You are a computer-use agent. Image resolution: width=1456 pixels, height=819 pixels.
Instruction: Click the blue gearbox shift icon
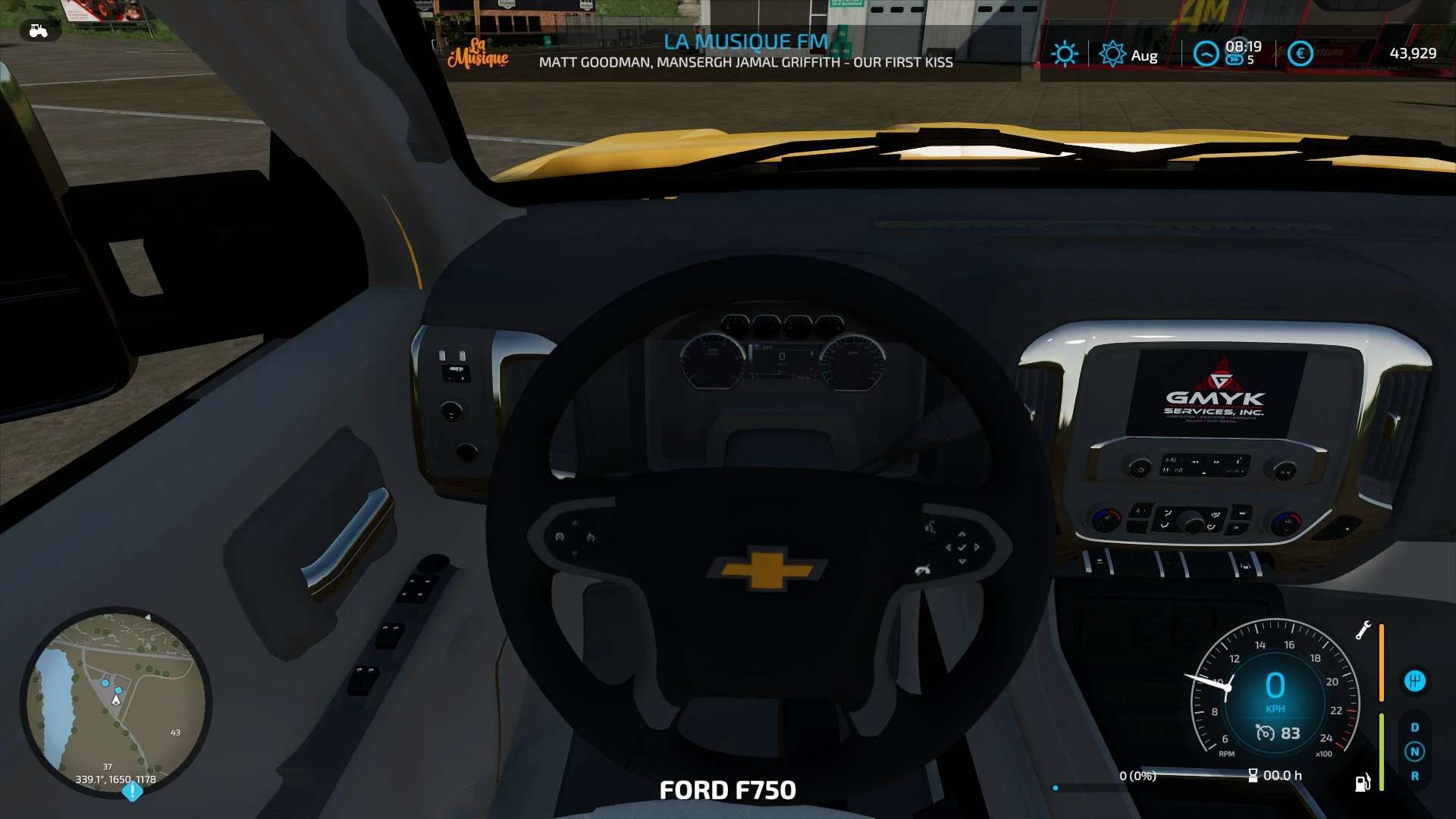(x=1414, y=681)
